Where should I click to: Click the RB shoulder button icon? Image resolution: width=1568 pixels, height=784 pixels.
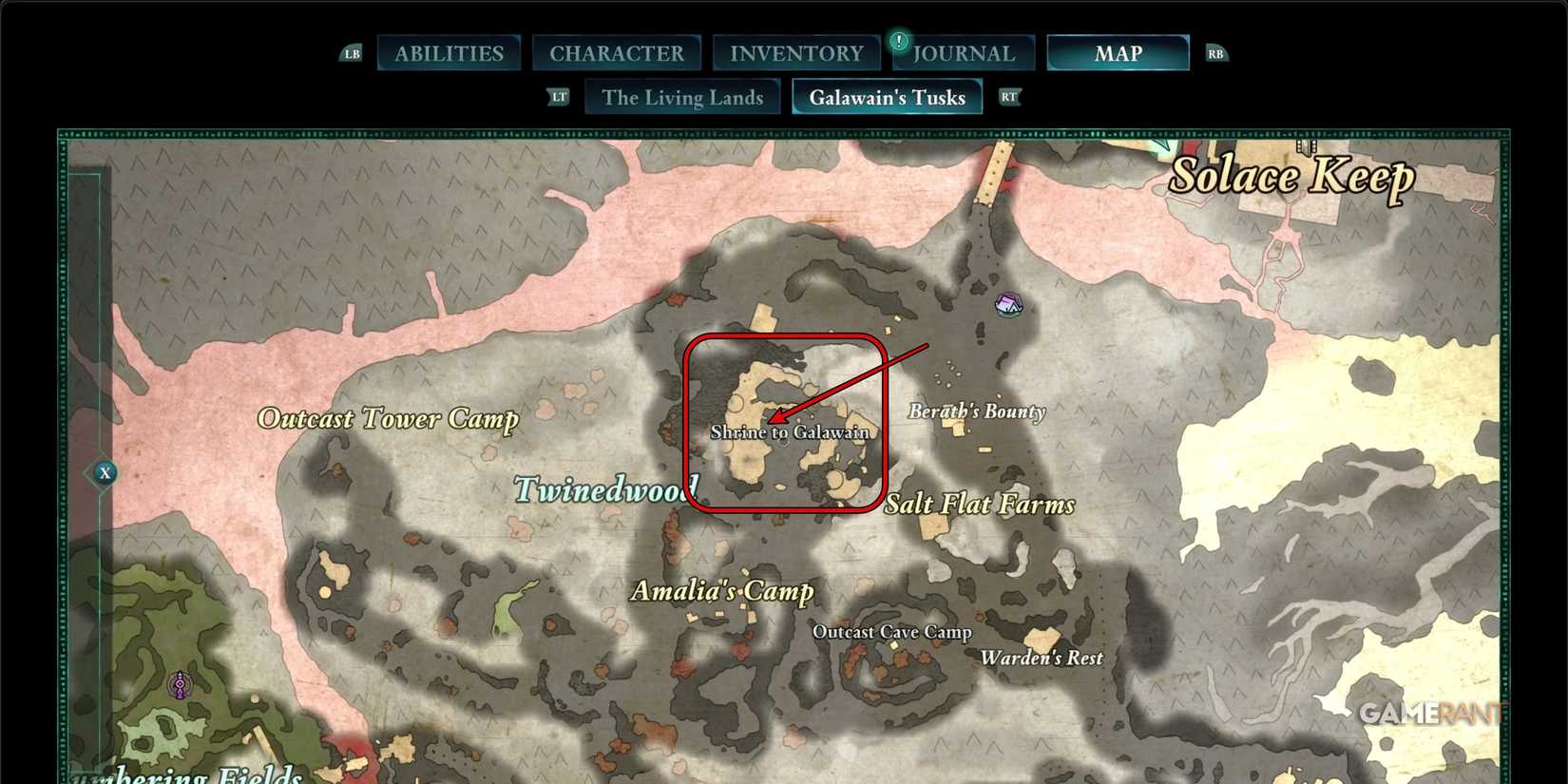[x=1216, y=53]
